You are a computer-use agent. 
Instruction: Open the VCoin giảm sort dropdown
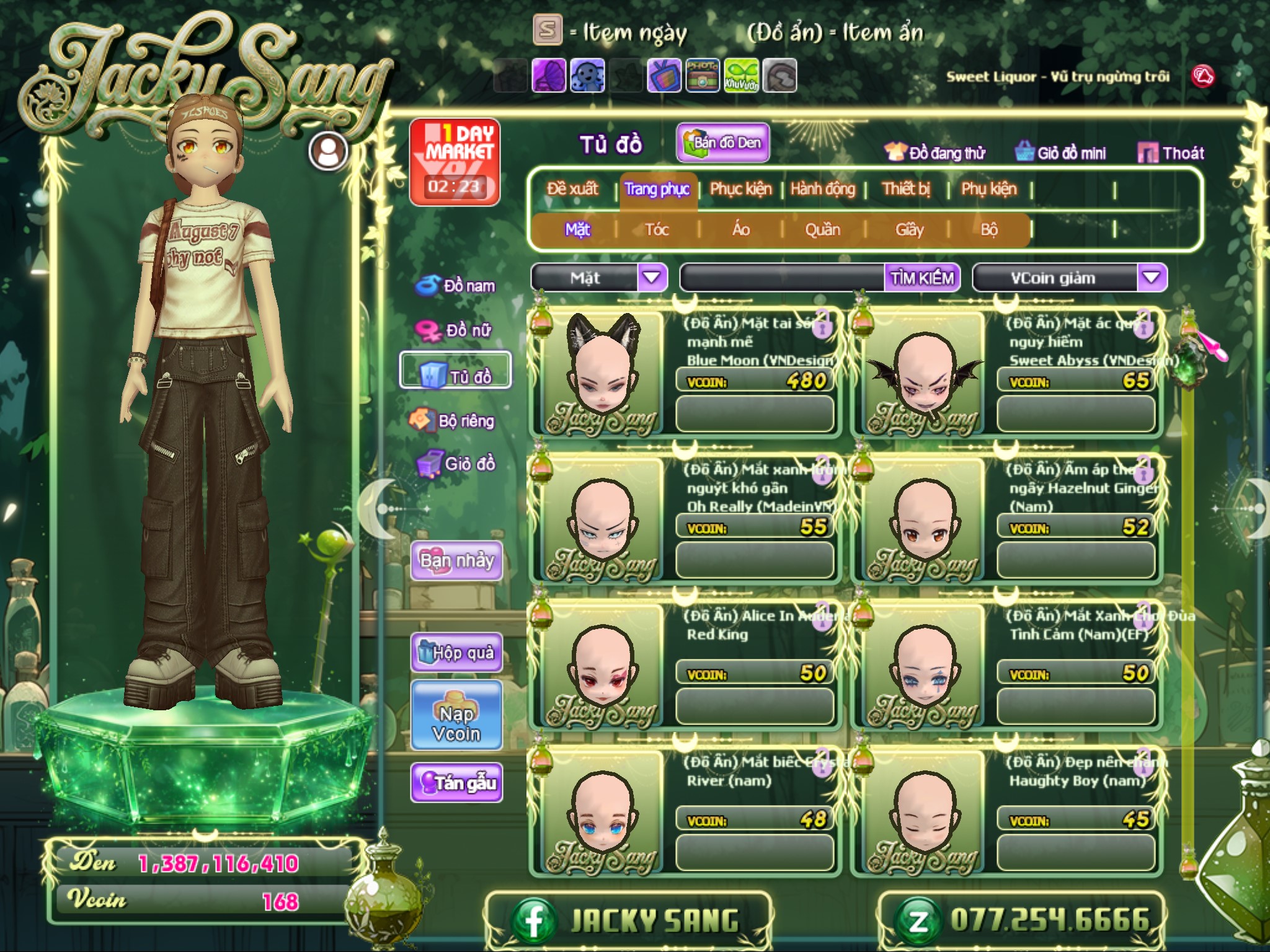(1151, 278)
